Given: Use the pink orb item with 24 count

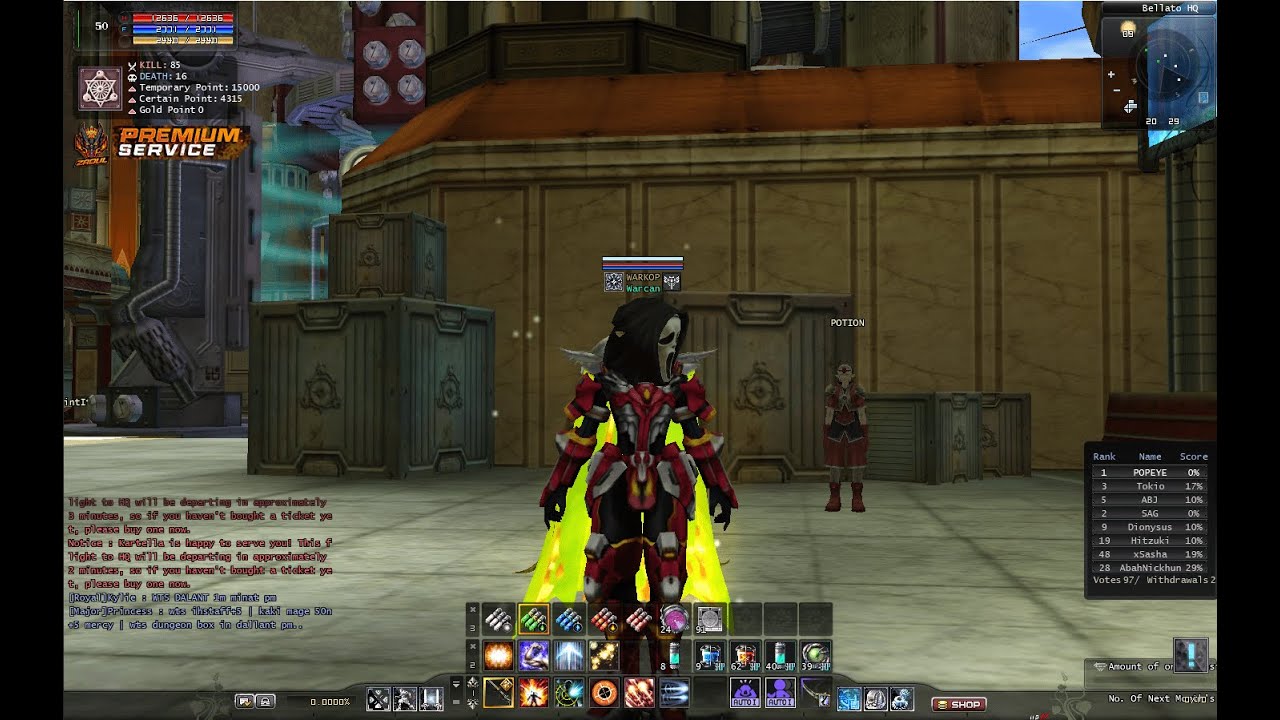Looking at the screenshot, I should coord(674,620).
